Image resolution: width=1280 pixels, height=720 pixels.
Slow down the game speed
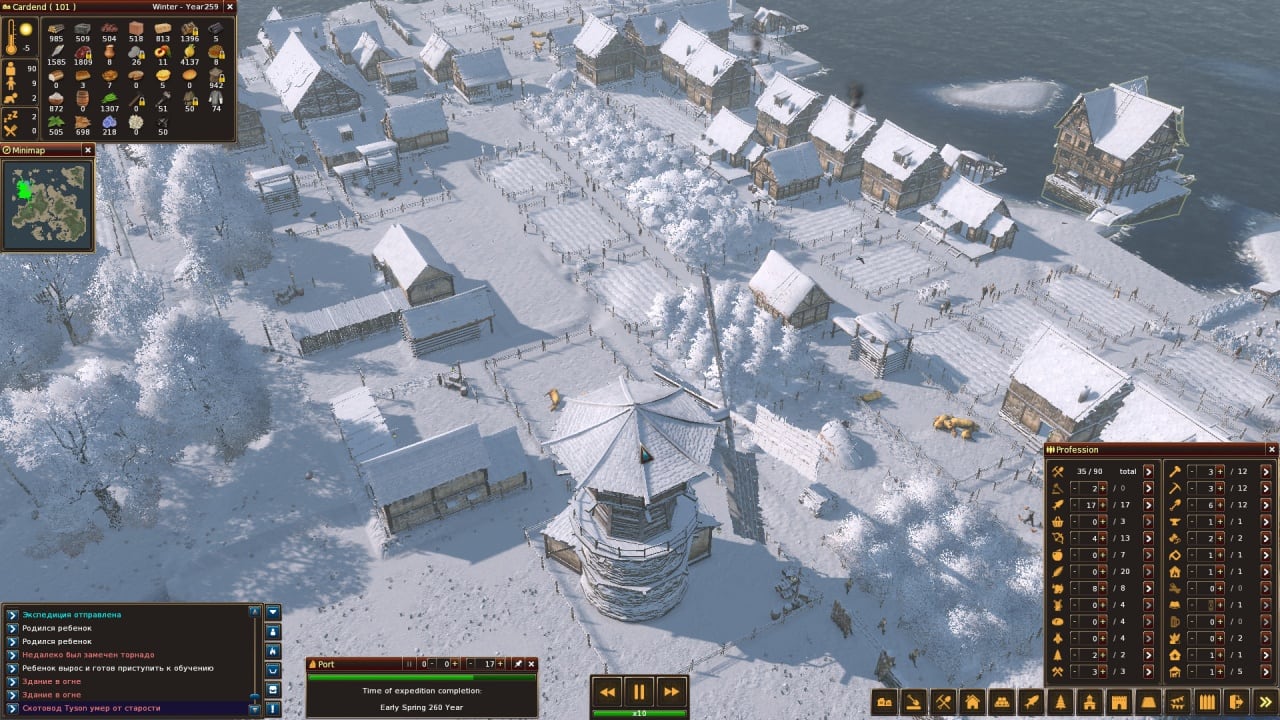[606, 691]
